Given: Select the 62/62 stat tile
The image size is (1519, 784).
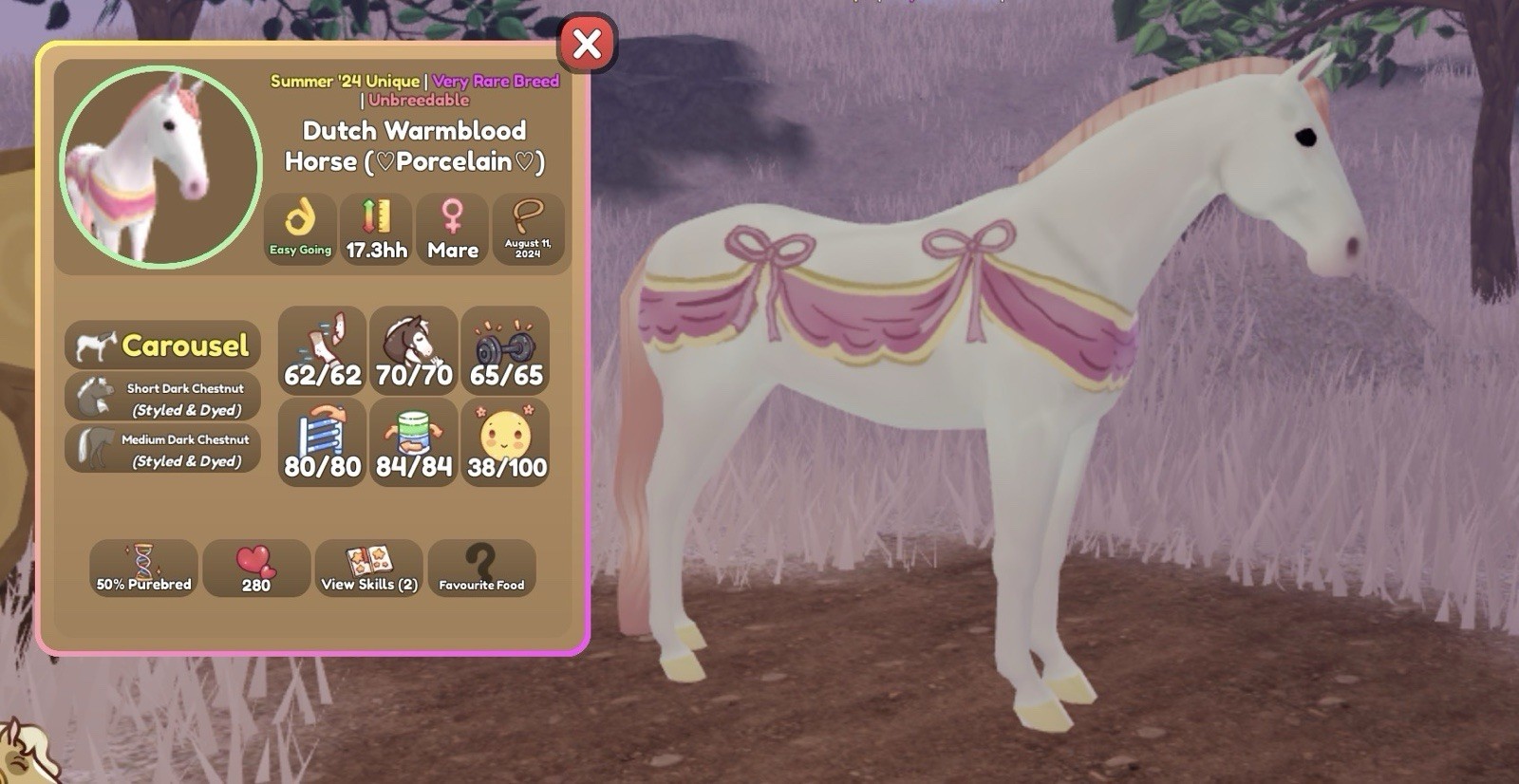Looking at the screenshot, I should 323,350.
